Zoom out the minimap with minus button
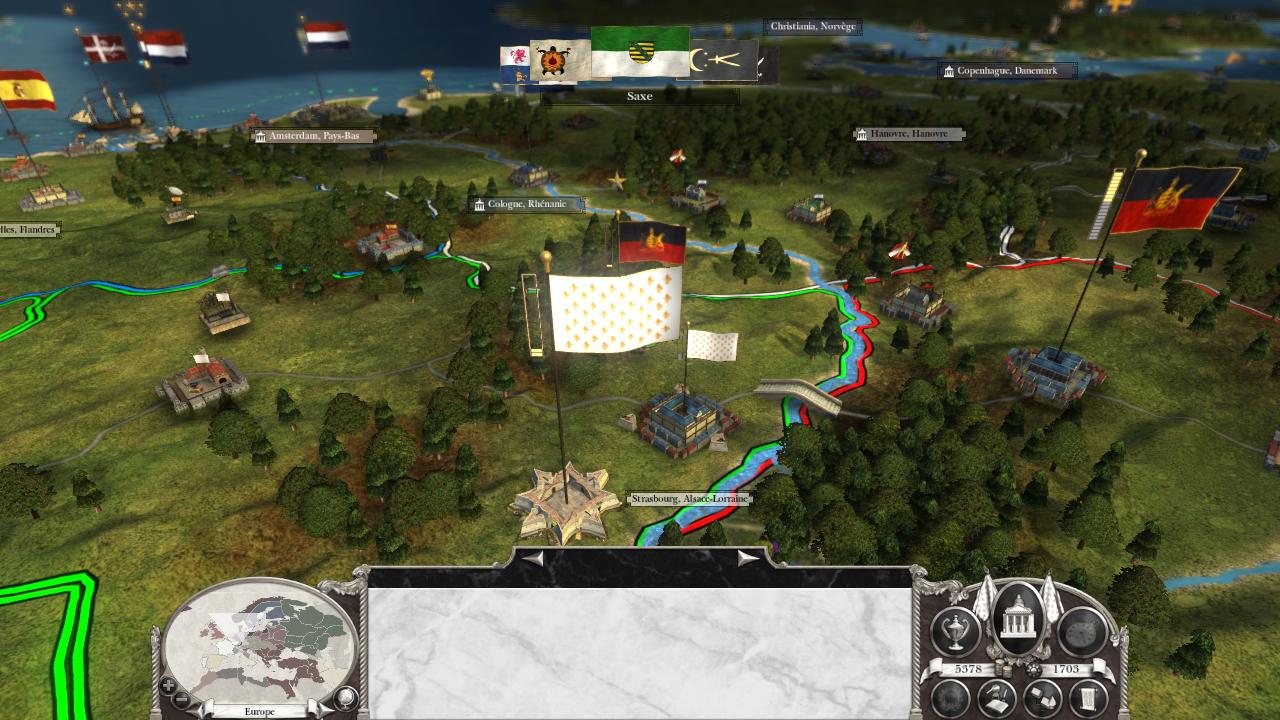The height and width of the screenshot is (720, 1280). coord(181,698)
